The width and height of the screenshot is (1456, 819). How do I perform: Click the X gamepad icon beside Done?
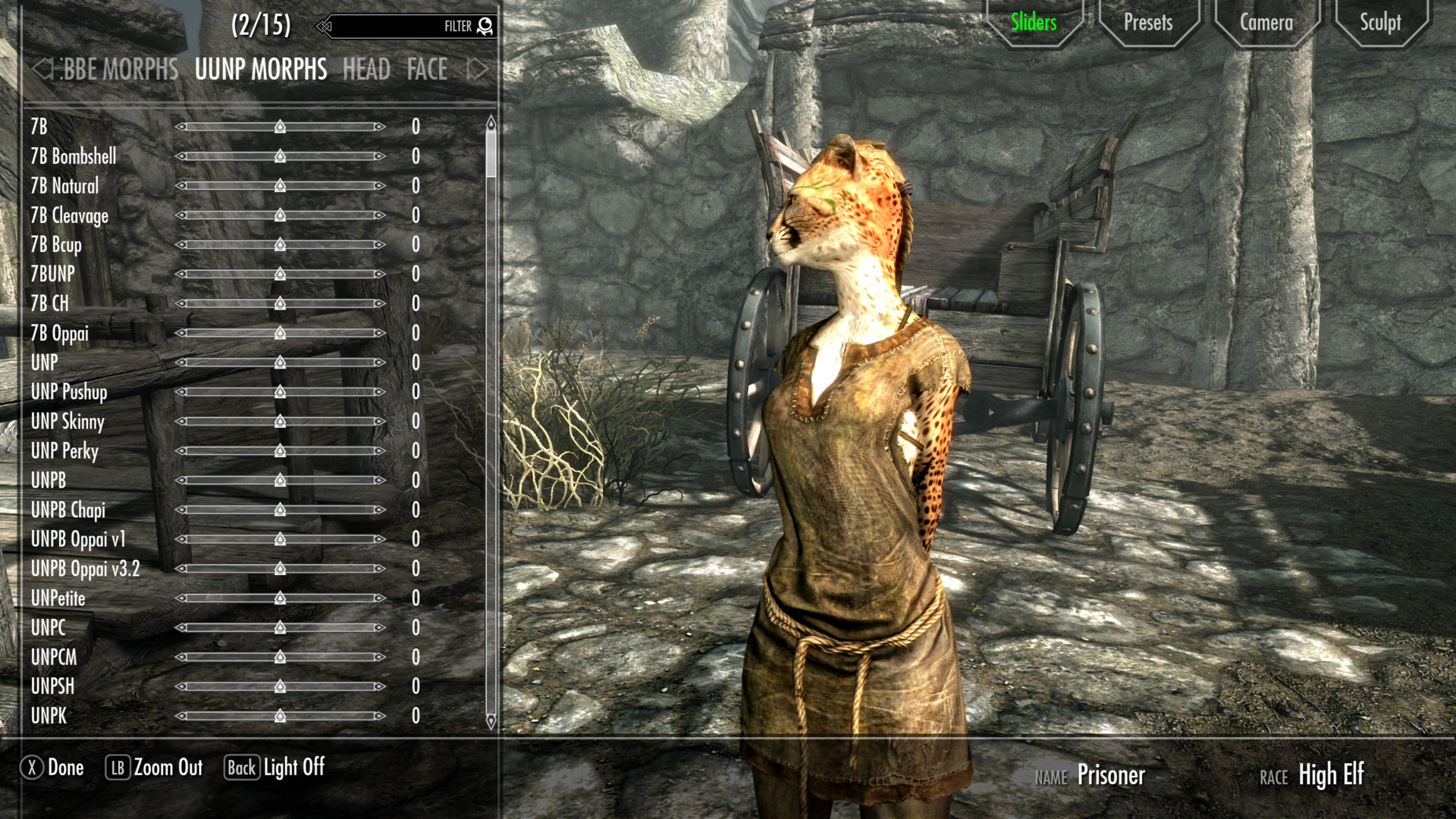31,767
